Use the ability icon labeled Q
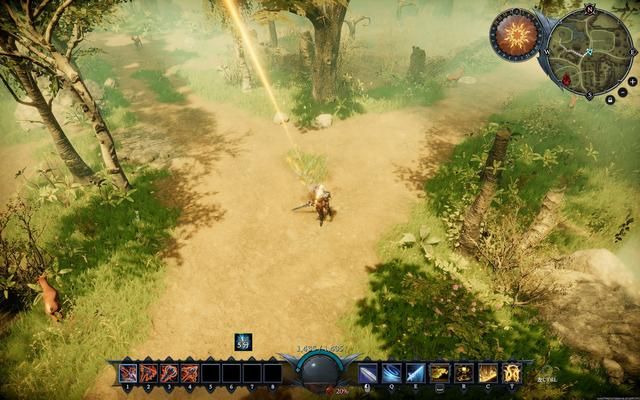640x400 pixels. point(392,373)
